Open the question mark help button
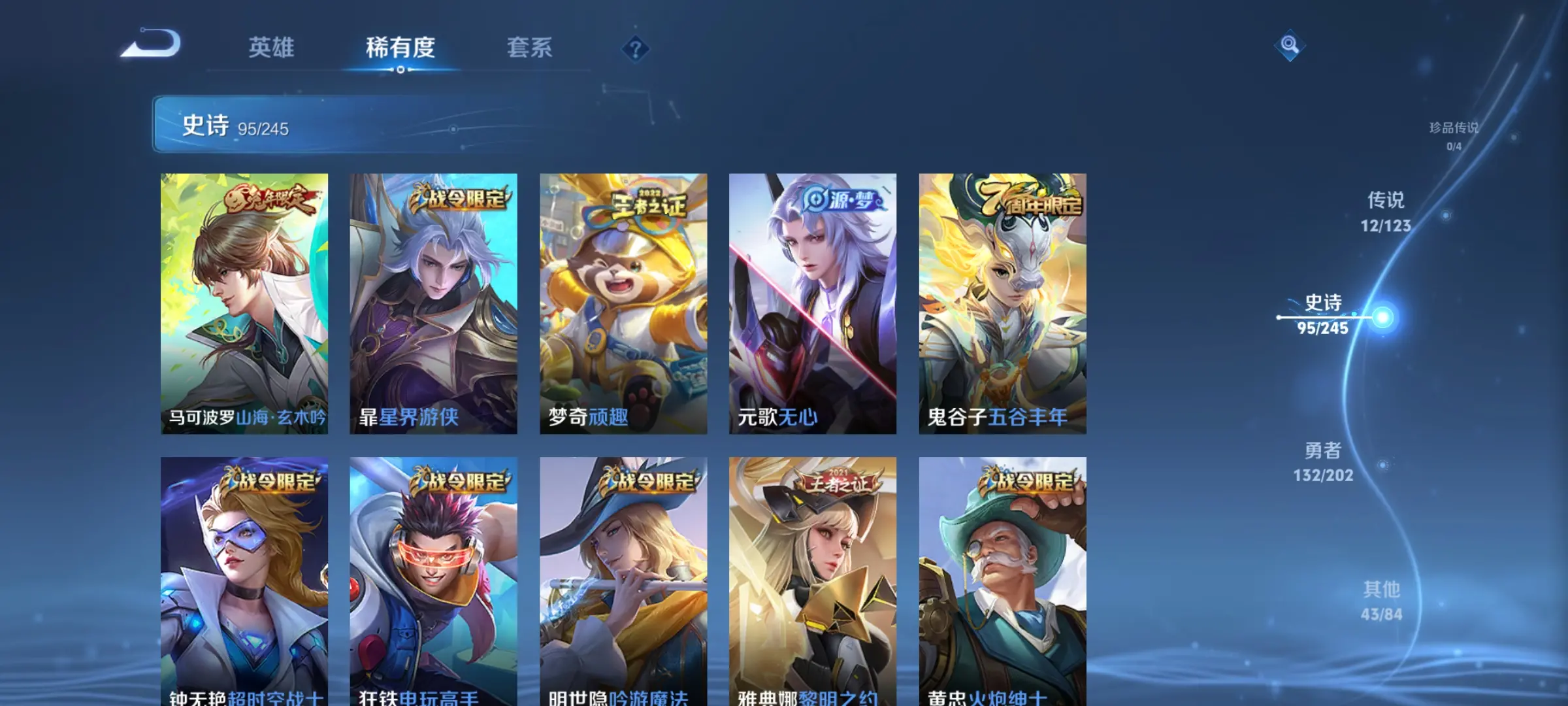 point(635,48)
